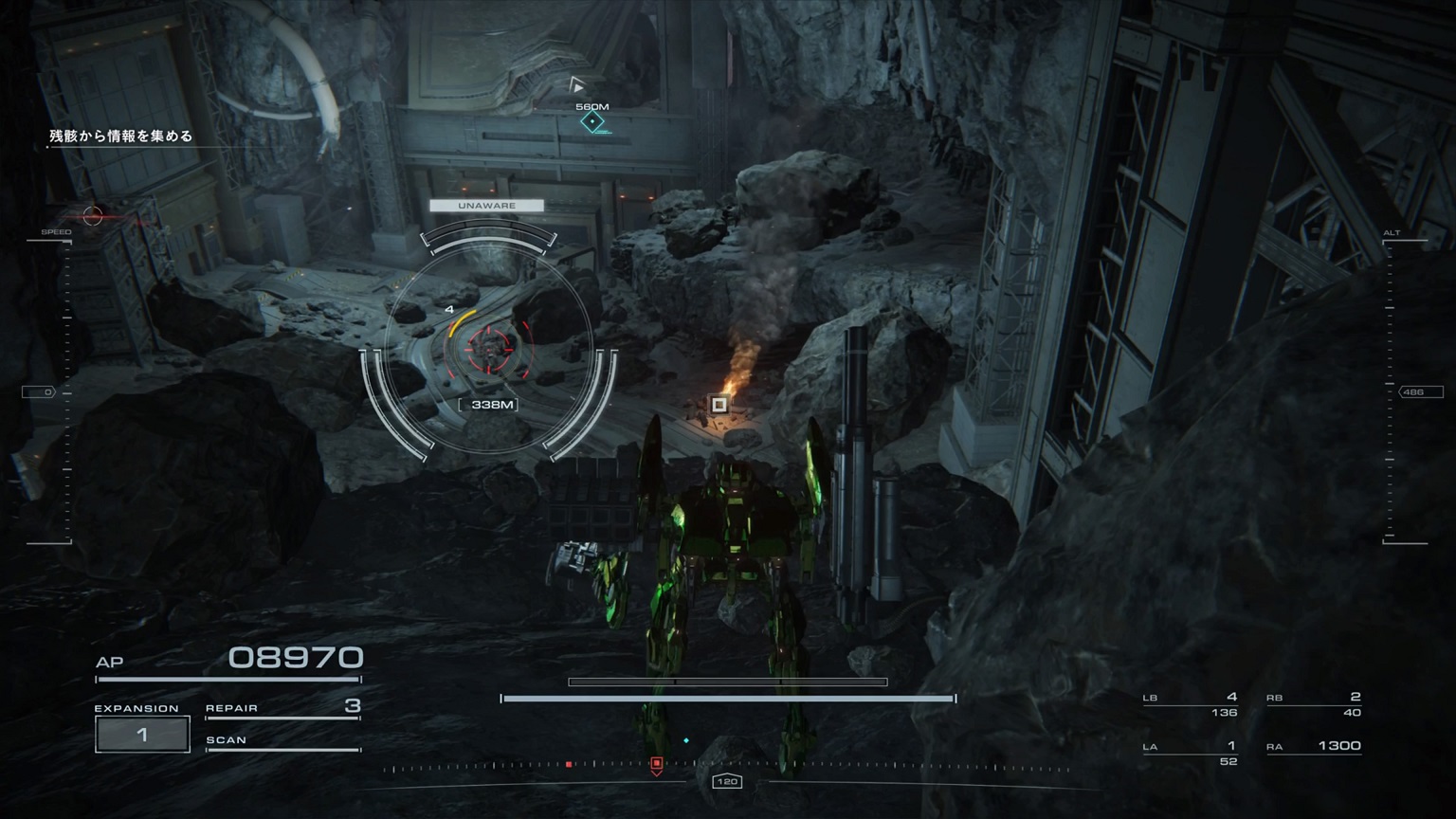Select the mission objective text tracker

[121, 136]
